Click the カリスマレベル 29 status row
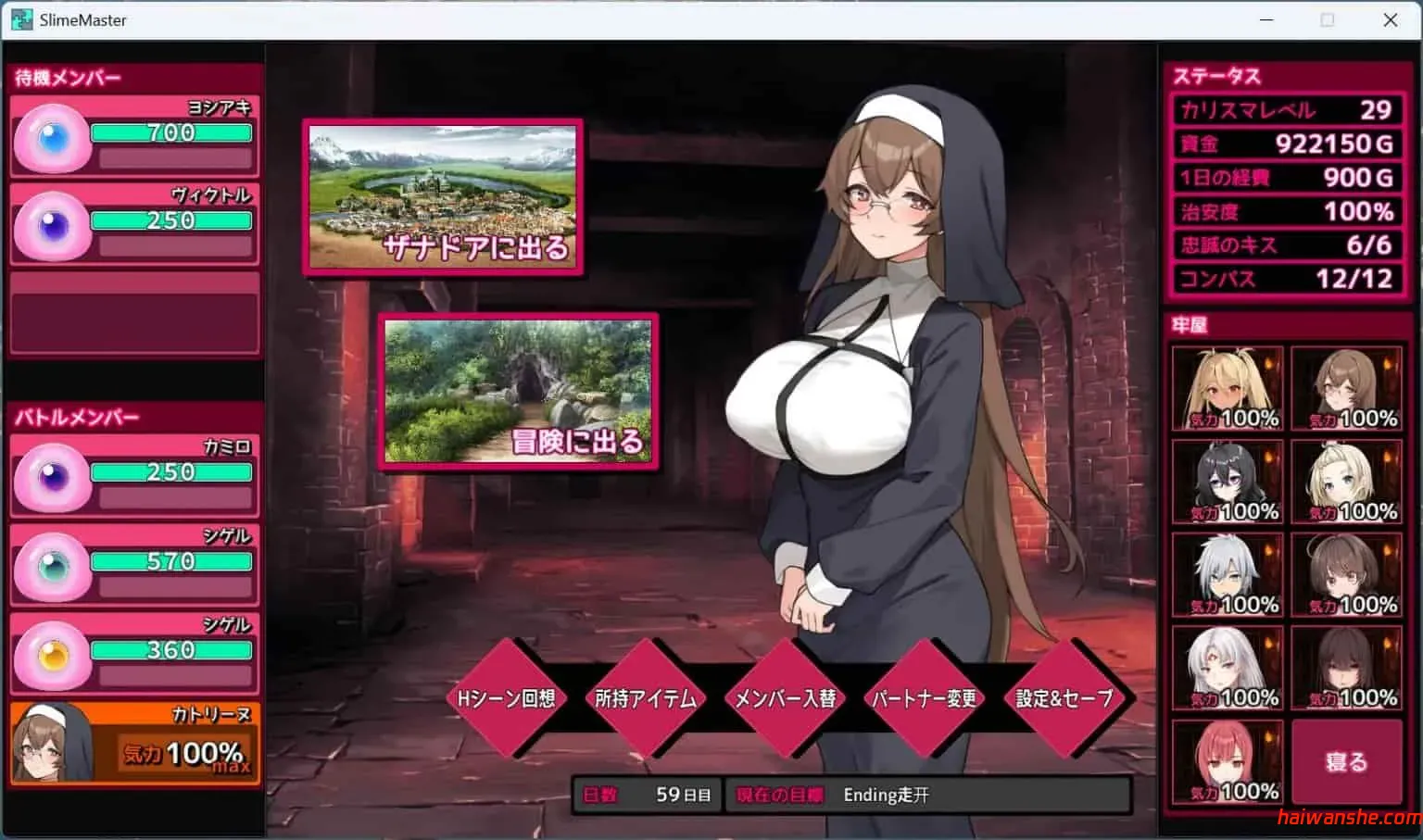The width and height of the screenshot is (1423, 840). pos(1285,110)
